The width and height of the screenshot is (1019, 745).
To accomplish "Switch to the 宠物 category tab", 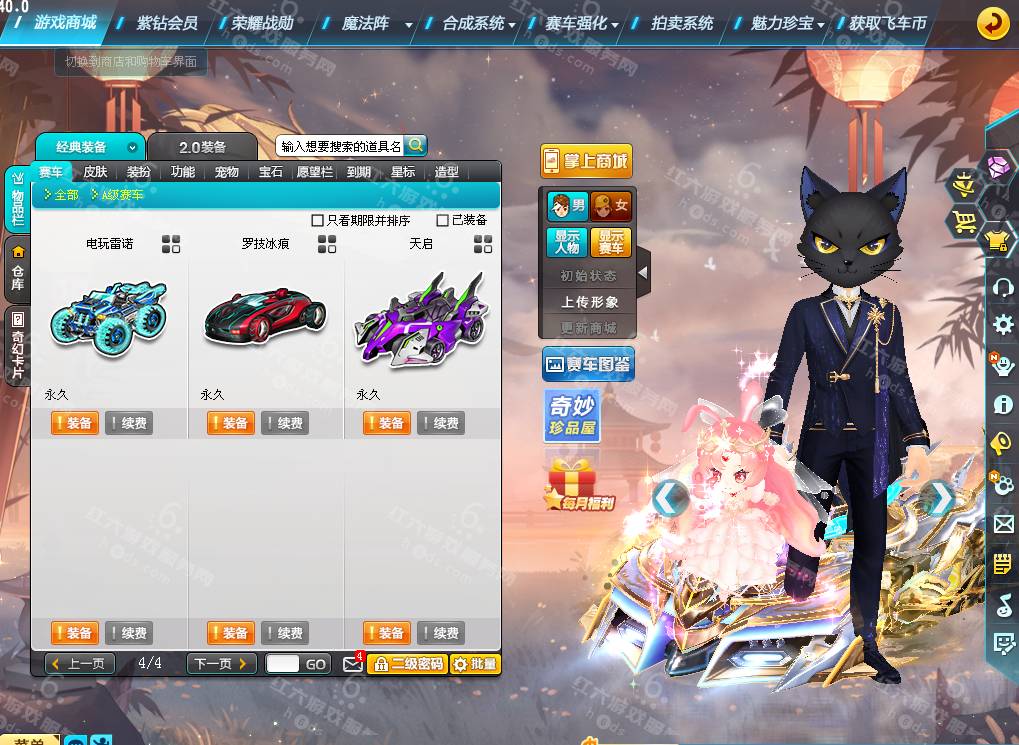I will coord(227,172).
